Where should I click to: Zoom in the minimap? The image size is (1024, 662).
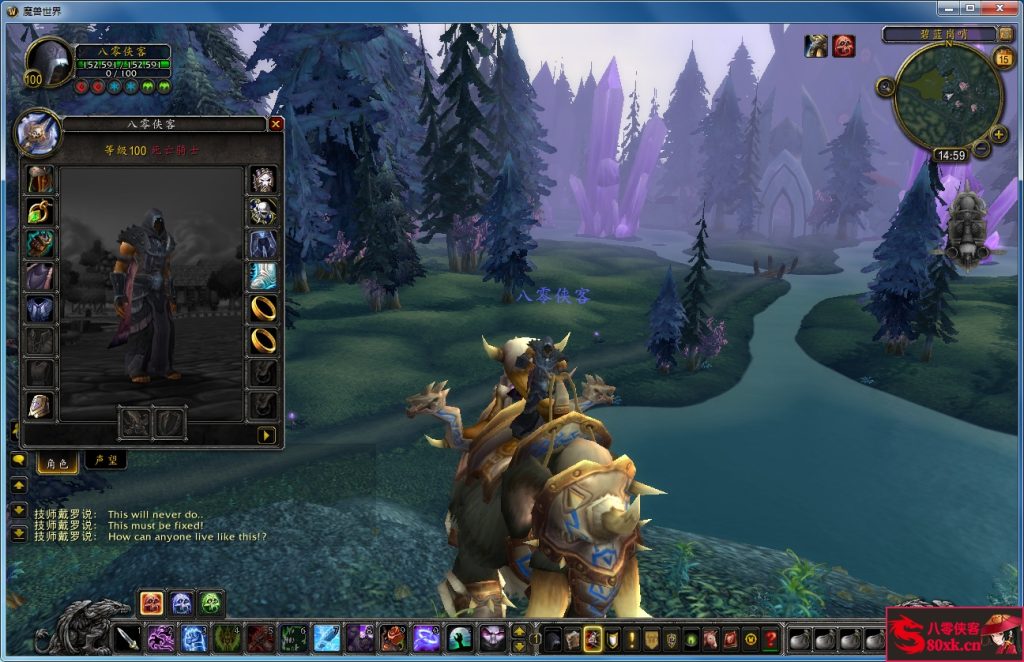click(x=998, y=134)
